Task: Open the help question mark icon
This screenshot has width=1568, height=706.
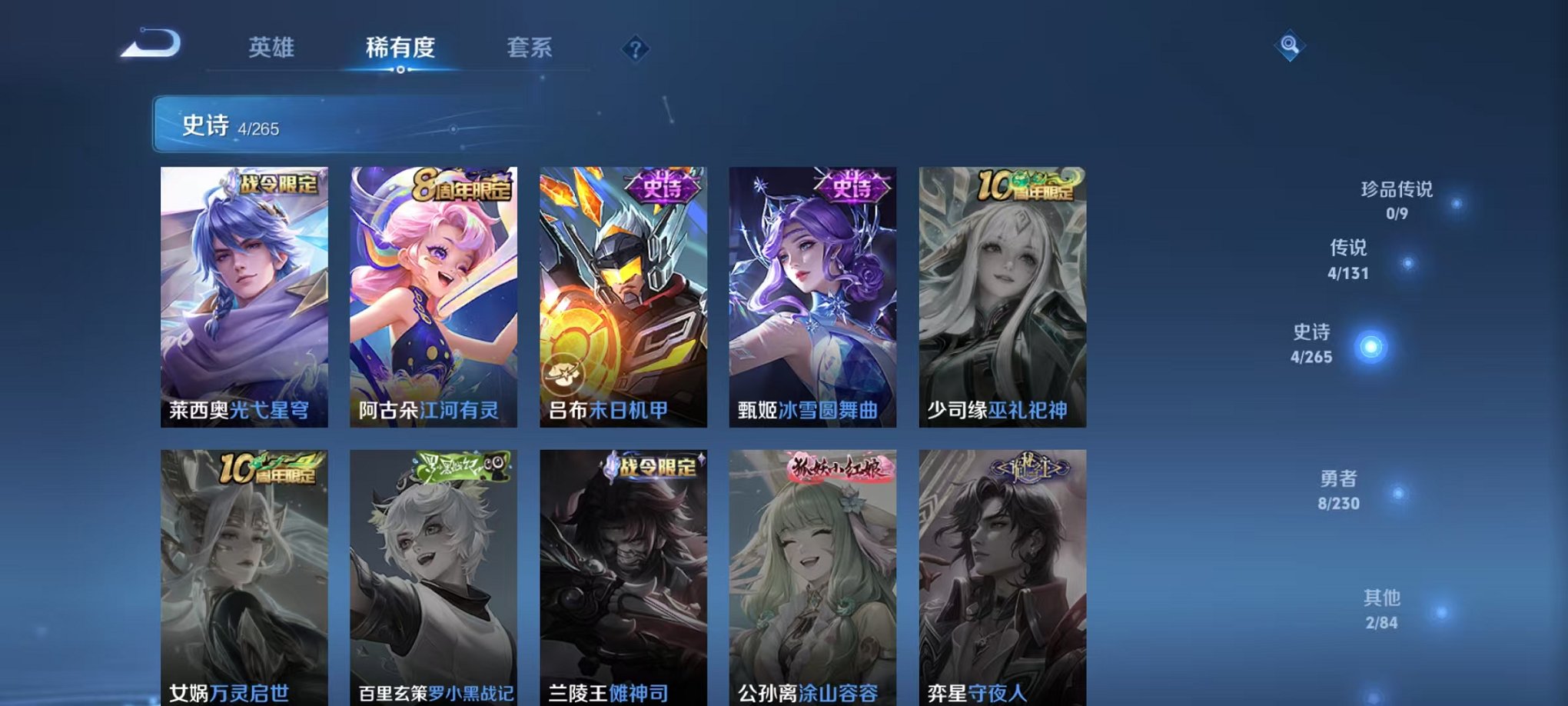Action: tap(635, 50)
